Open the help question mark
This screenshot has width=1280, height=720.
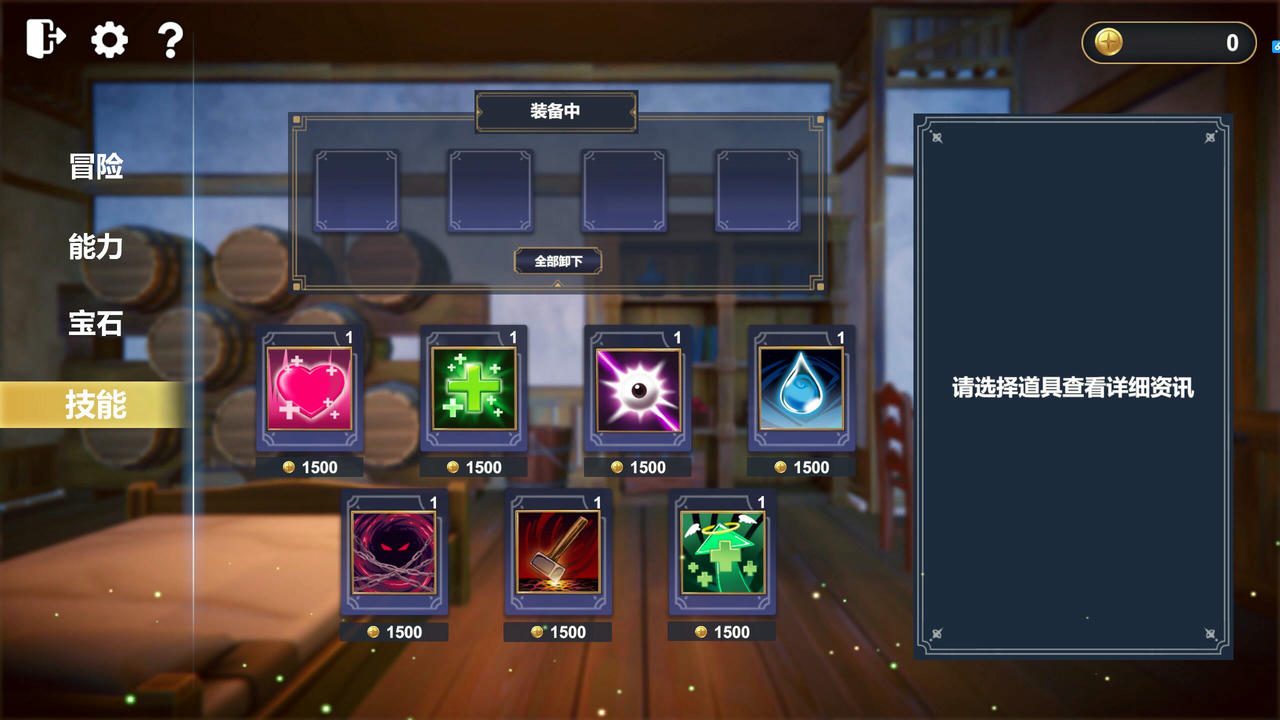click(x=169, y=39)
